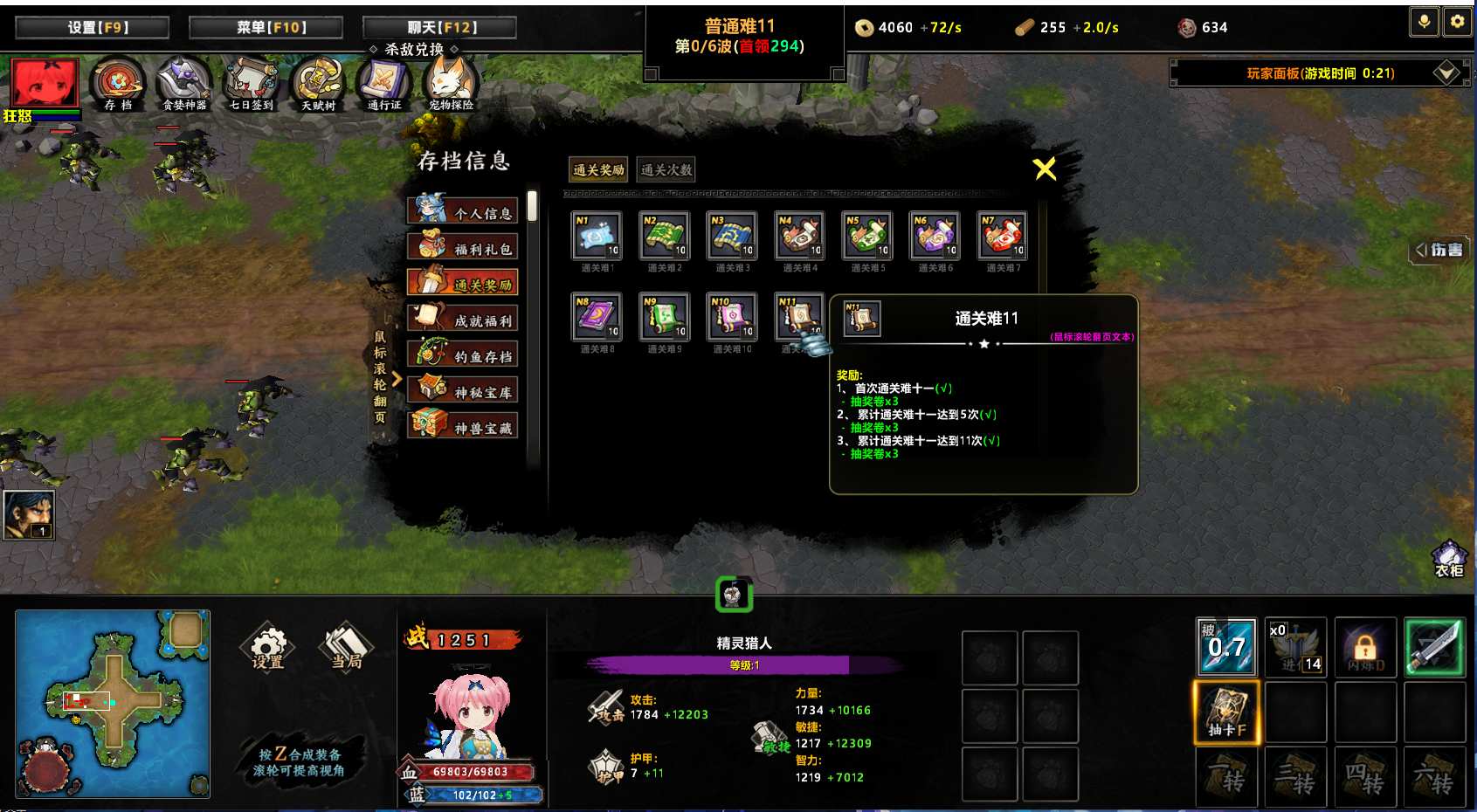The height and width of the screenshot is (812, 1477).
Task: Choose 成就福利 in the side menu
Action: 463,320
